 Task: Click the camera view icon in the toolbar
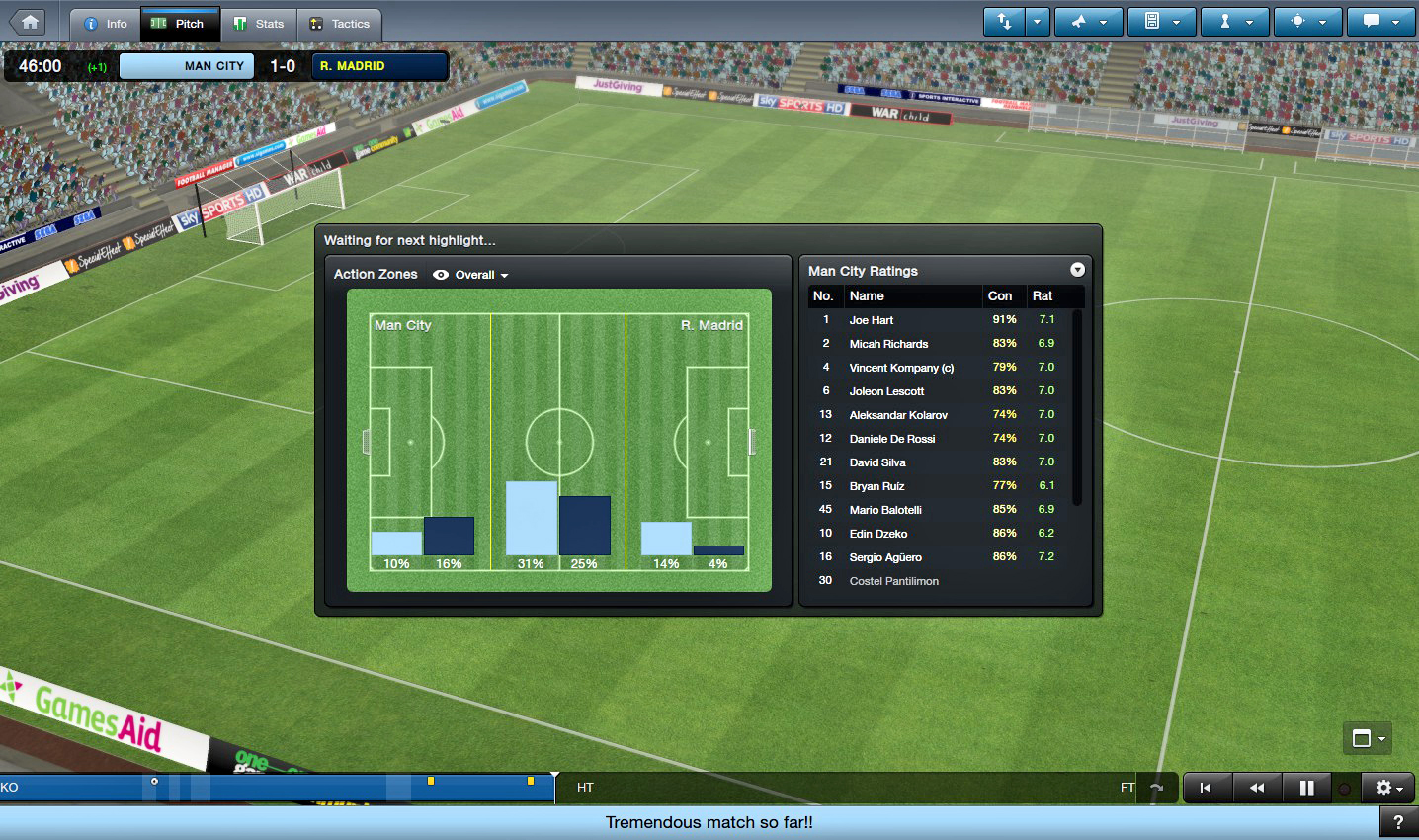[x=1297, y=21]
